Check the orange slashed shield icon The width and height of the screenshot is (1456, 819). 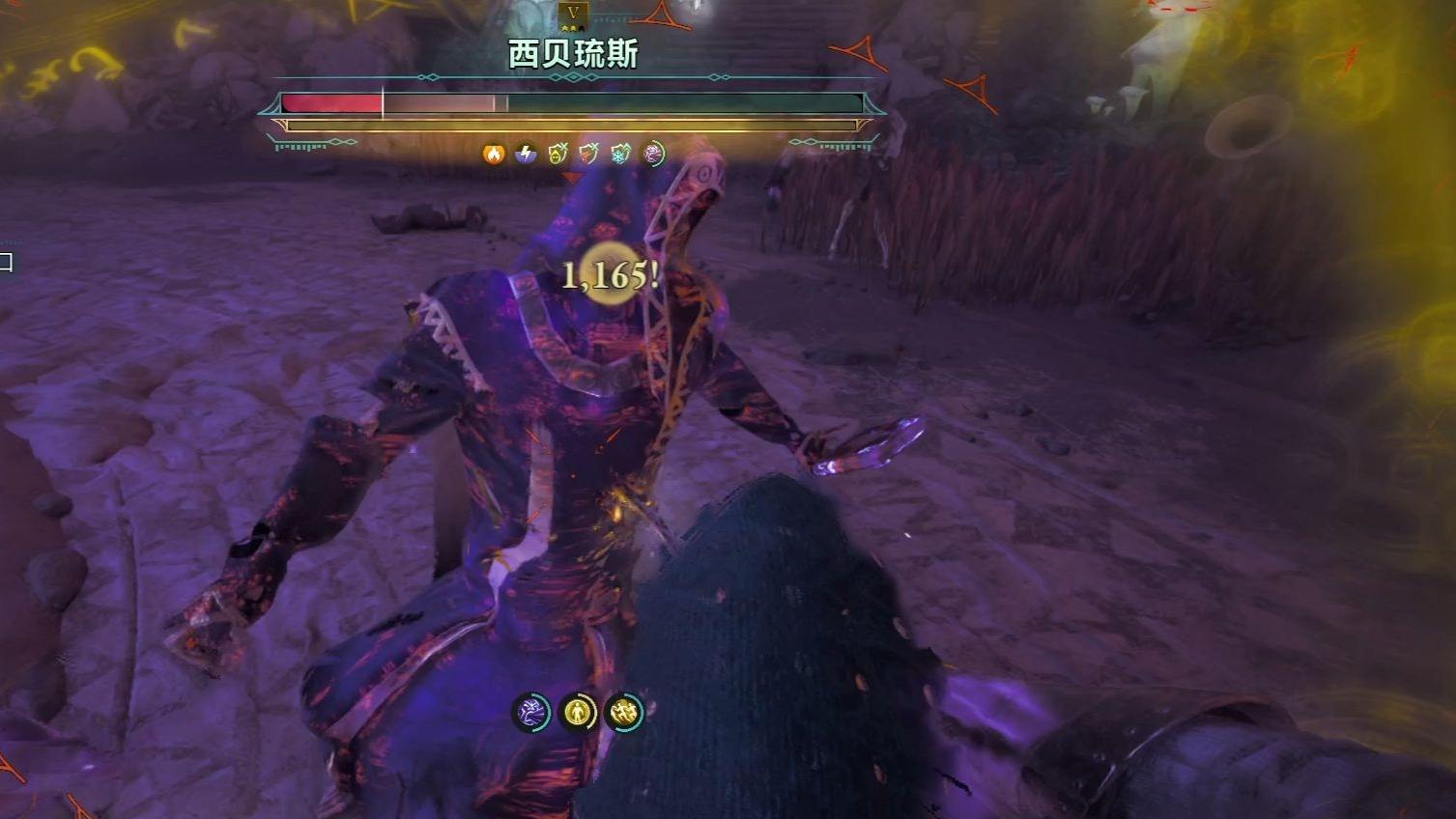[588, 153]
